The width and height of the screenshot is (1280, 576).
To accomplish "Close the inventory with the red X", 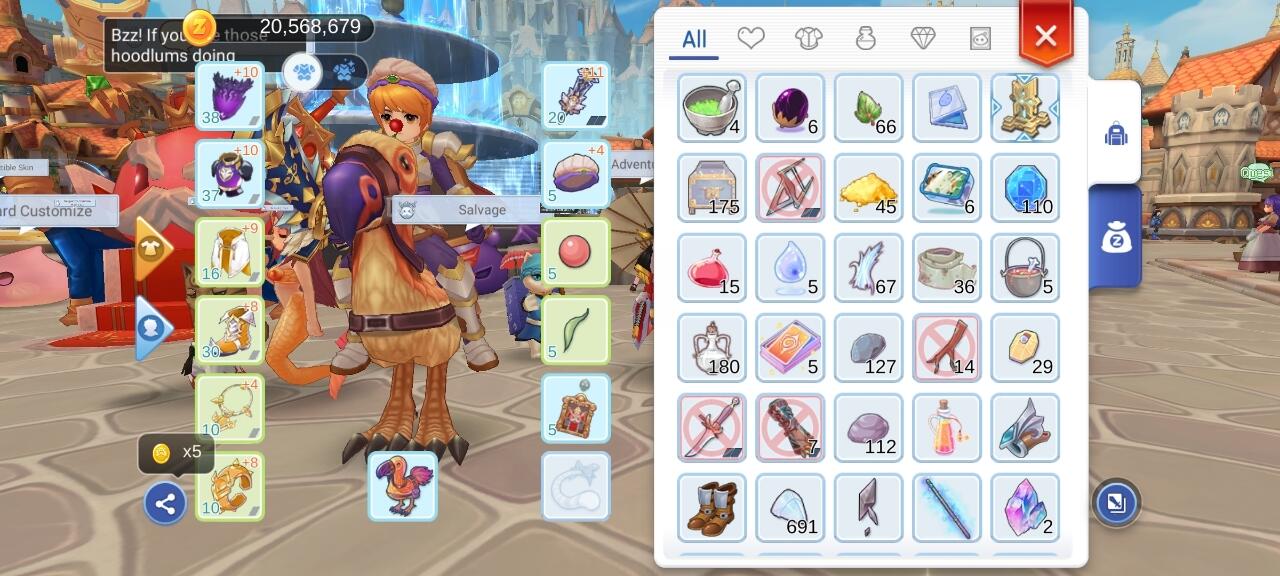I will (1046, 37).
